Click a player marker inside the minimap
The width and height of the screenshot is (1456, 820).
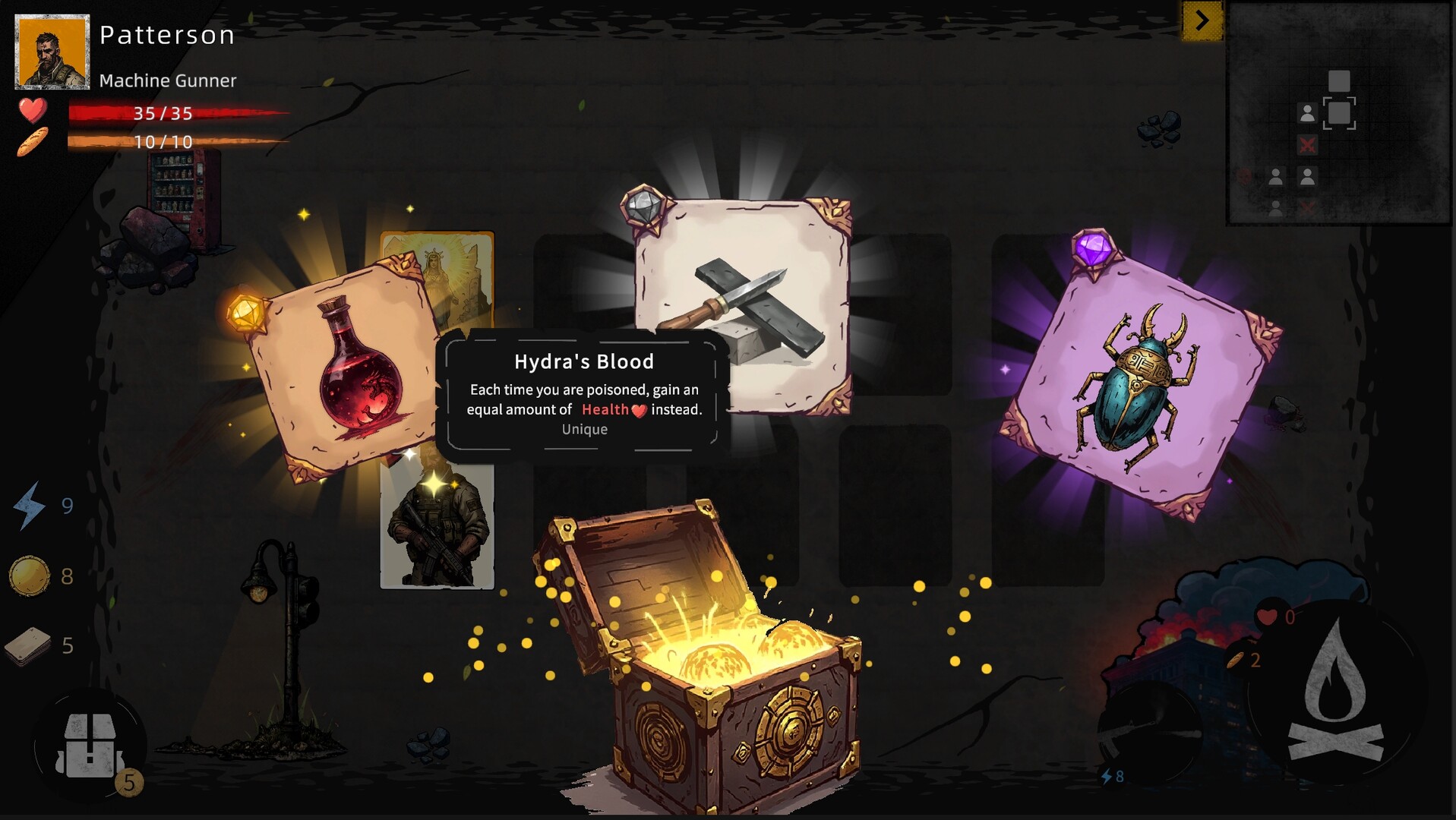pos(1307,112)
